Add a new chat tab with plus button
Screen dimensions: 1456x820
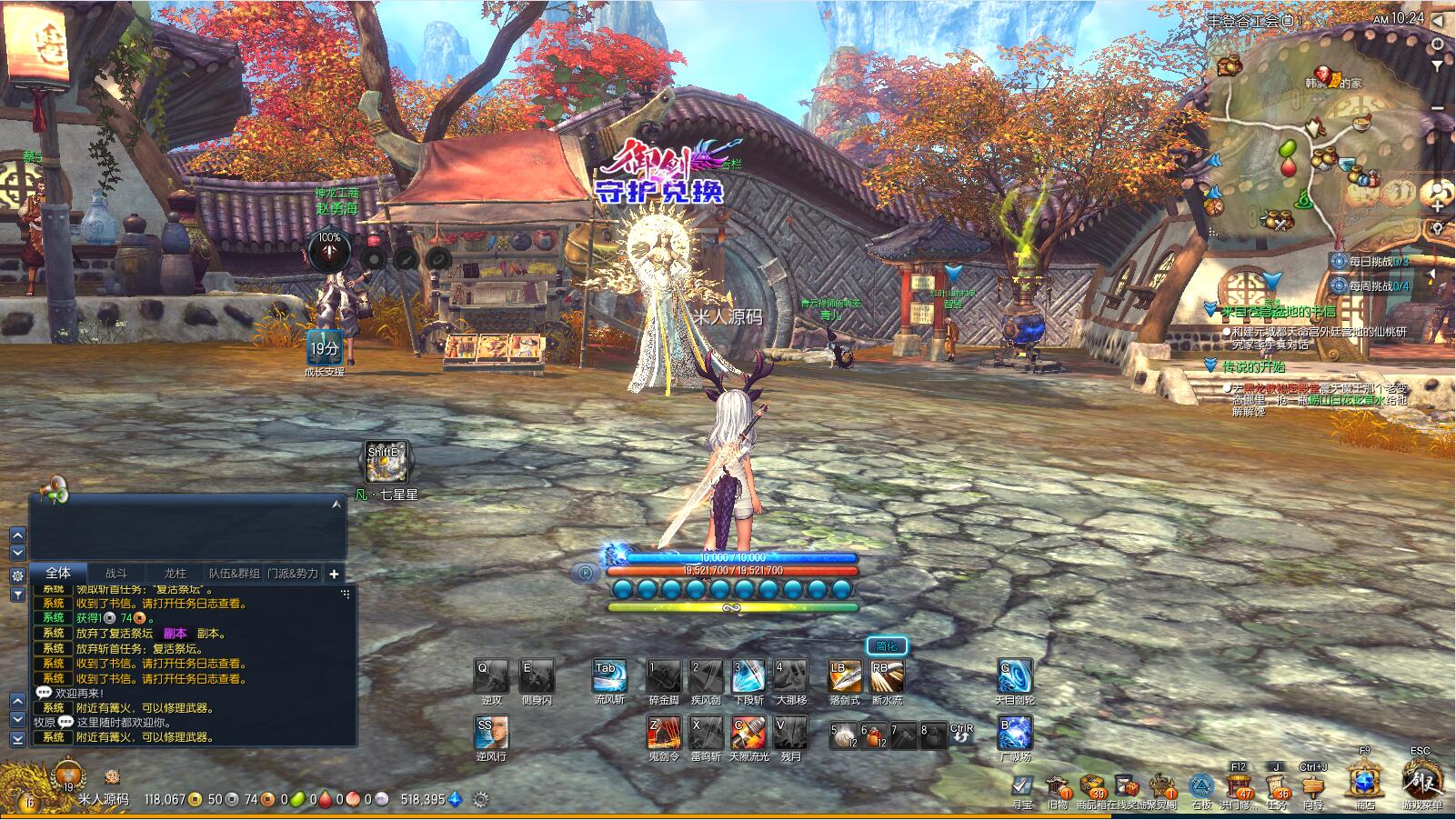pos(334,574)
